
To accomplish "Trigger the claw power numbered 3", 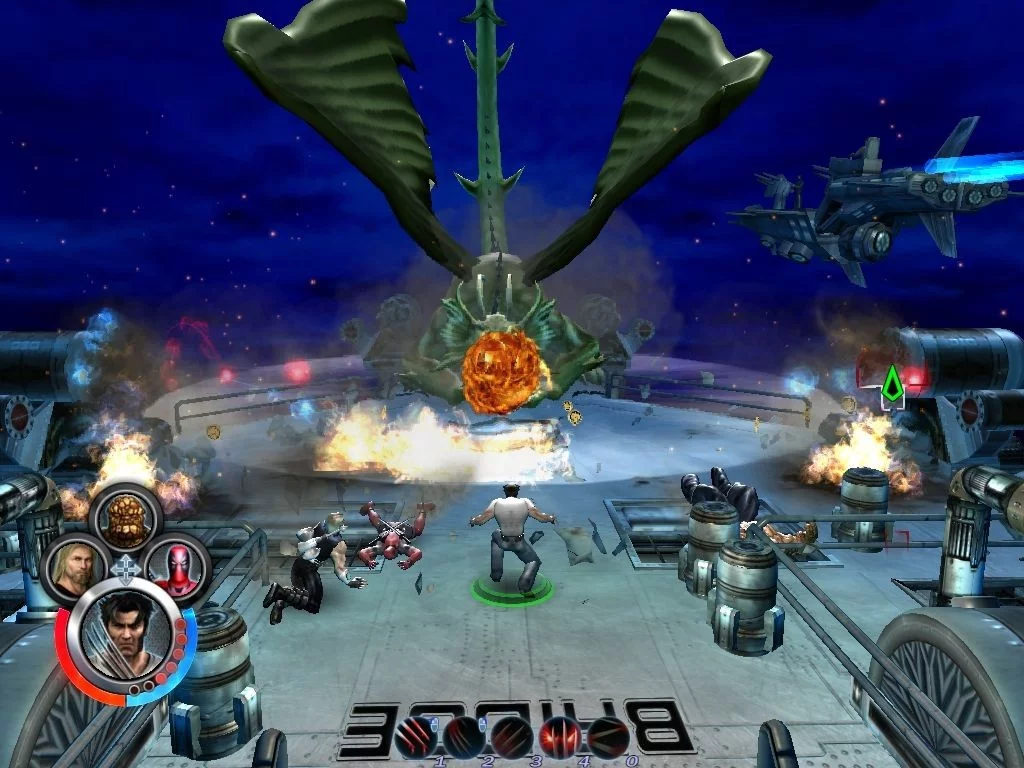I will click(x=512, y=737).
